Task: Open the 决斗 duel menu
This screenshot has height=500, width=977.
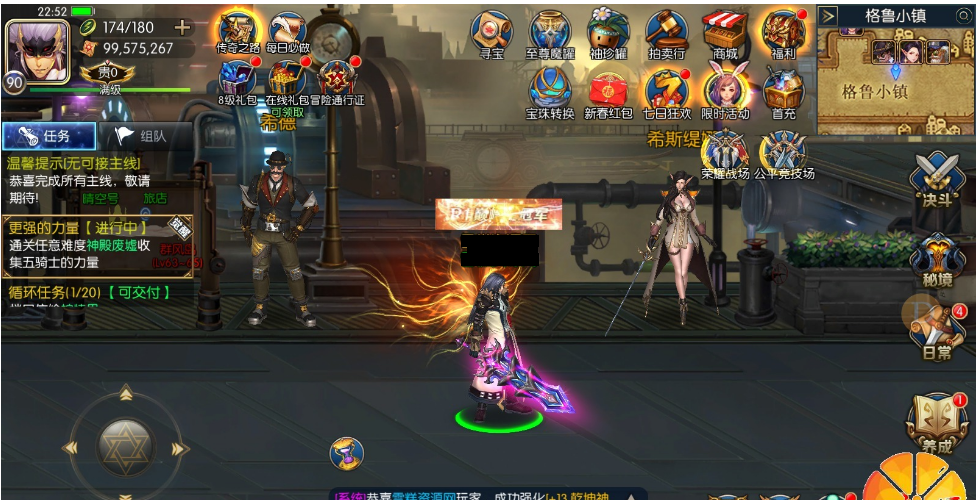Action: click(936, 181)
